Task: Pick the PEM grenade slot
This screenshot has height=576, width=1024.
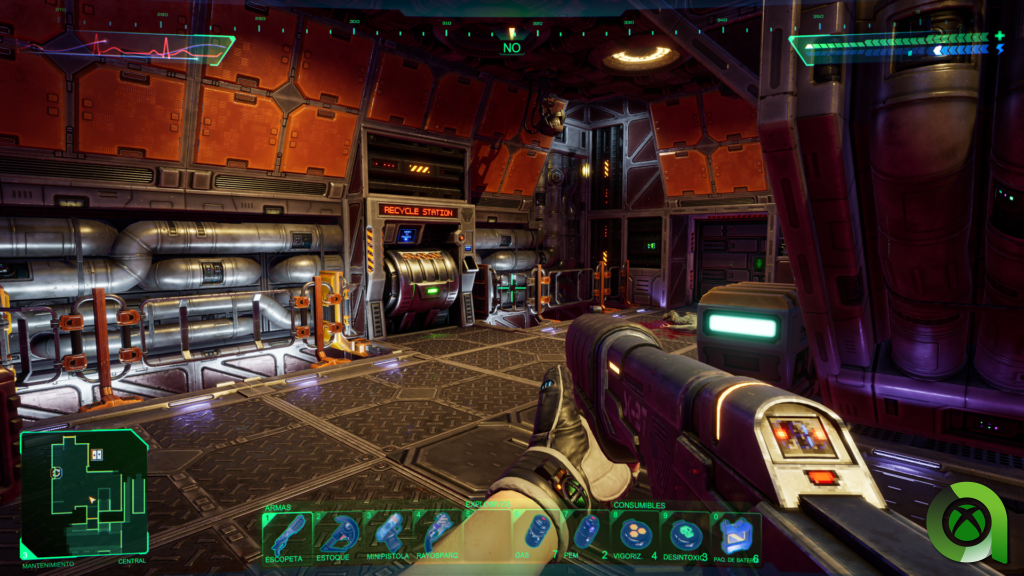Action: (587, 535)
